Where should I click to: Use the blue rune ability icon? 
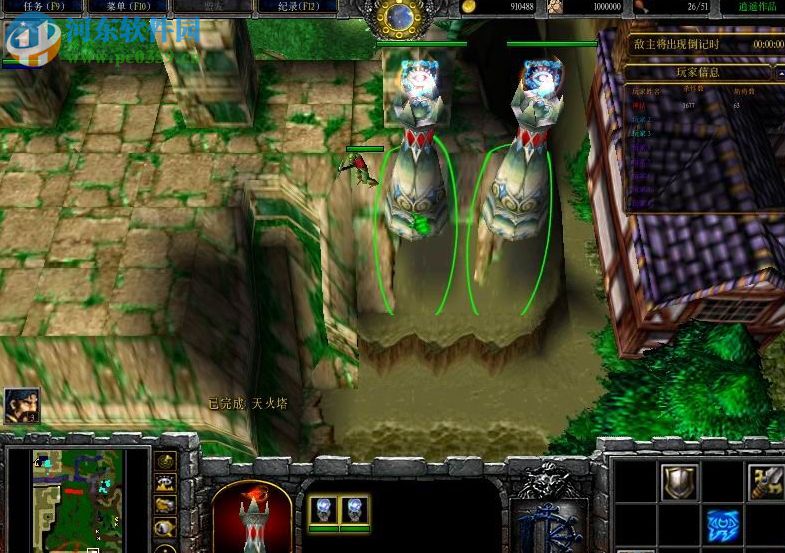pos(723,525)
